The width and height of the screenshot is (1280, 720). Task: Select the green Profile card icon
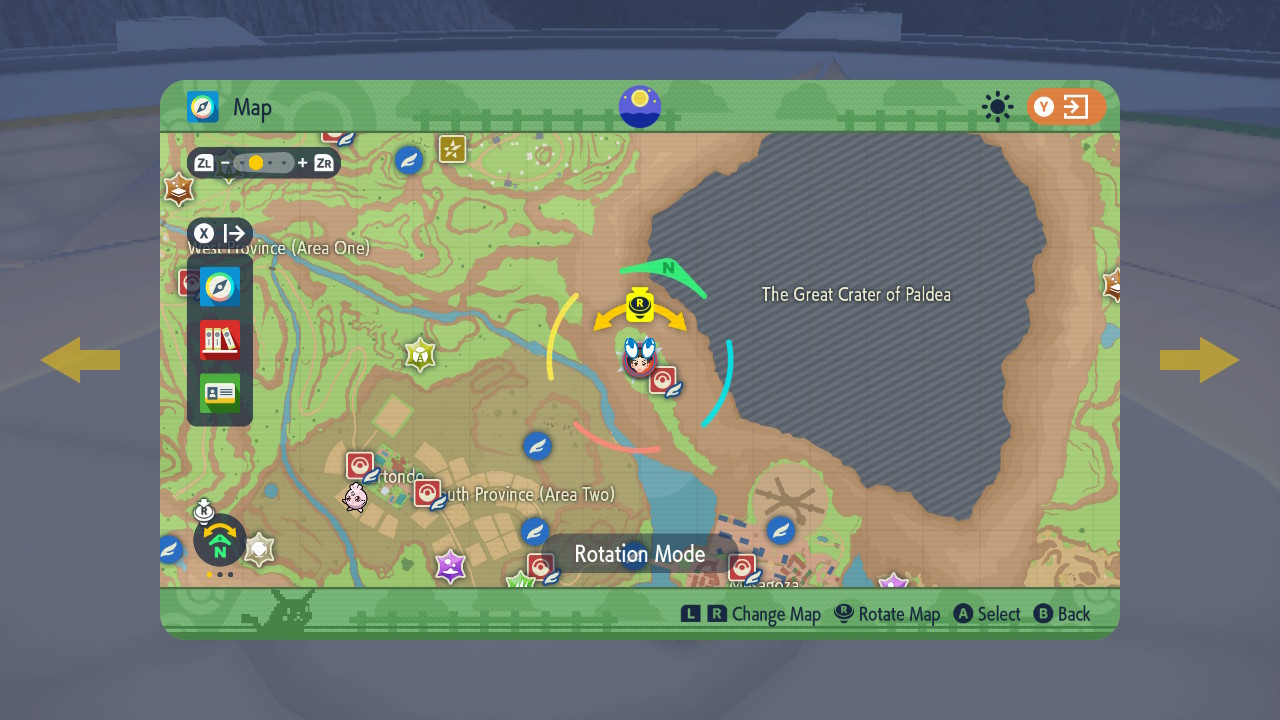click(x=219, y=393)
